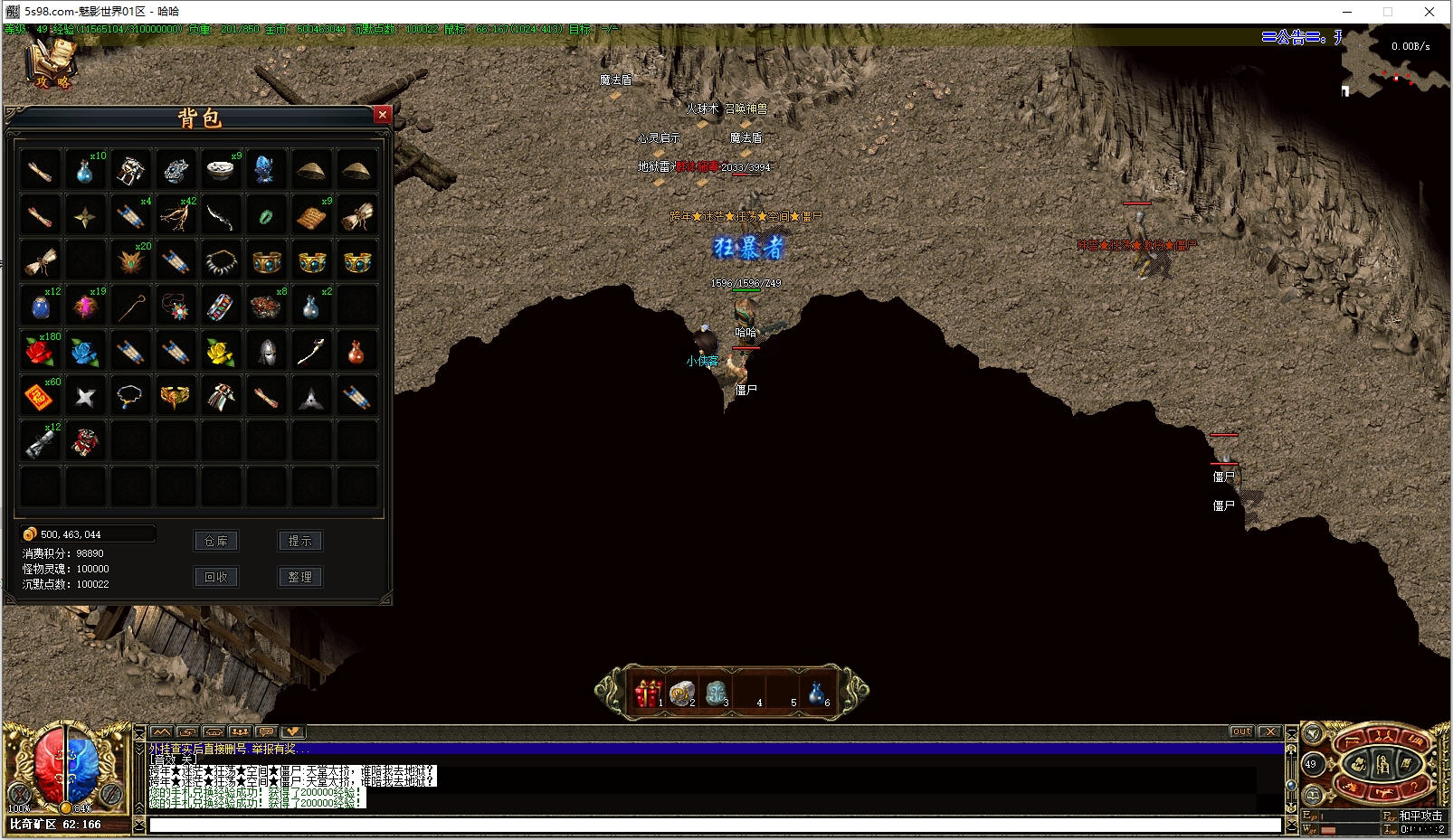Close the game window with the title-bar X
This screenshot has width=1453, height=840.
(1429, 12)
